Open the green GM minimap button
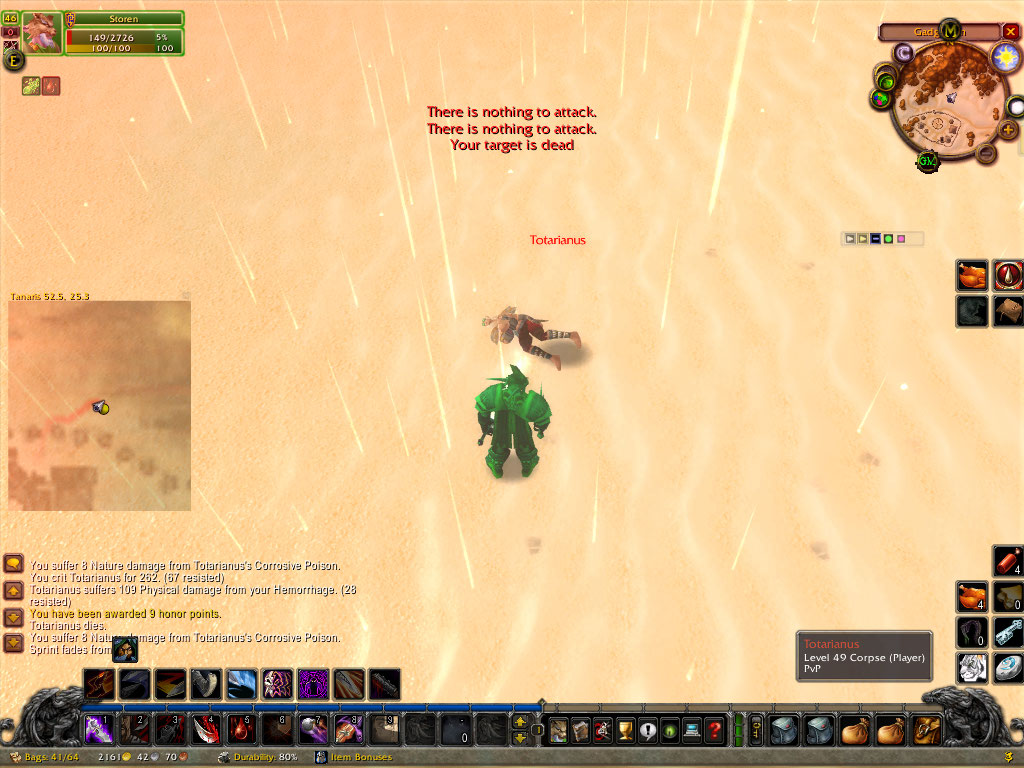Screen dimensions: 1024x768 928,161
